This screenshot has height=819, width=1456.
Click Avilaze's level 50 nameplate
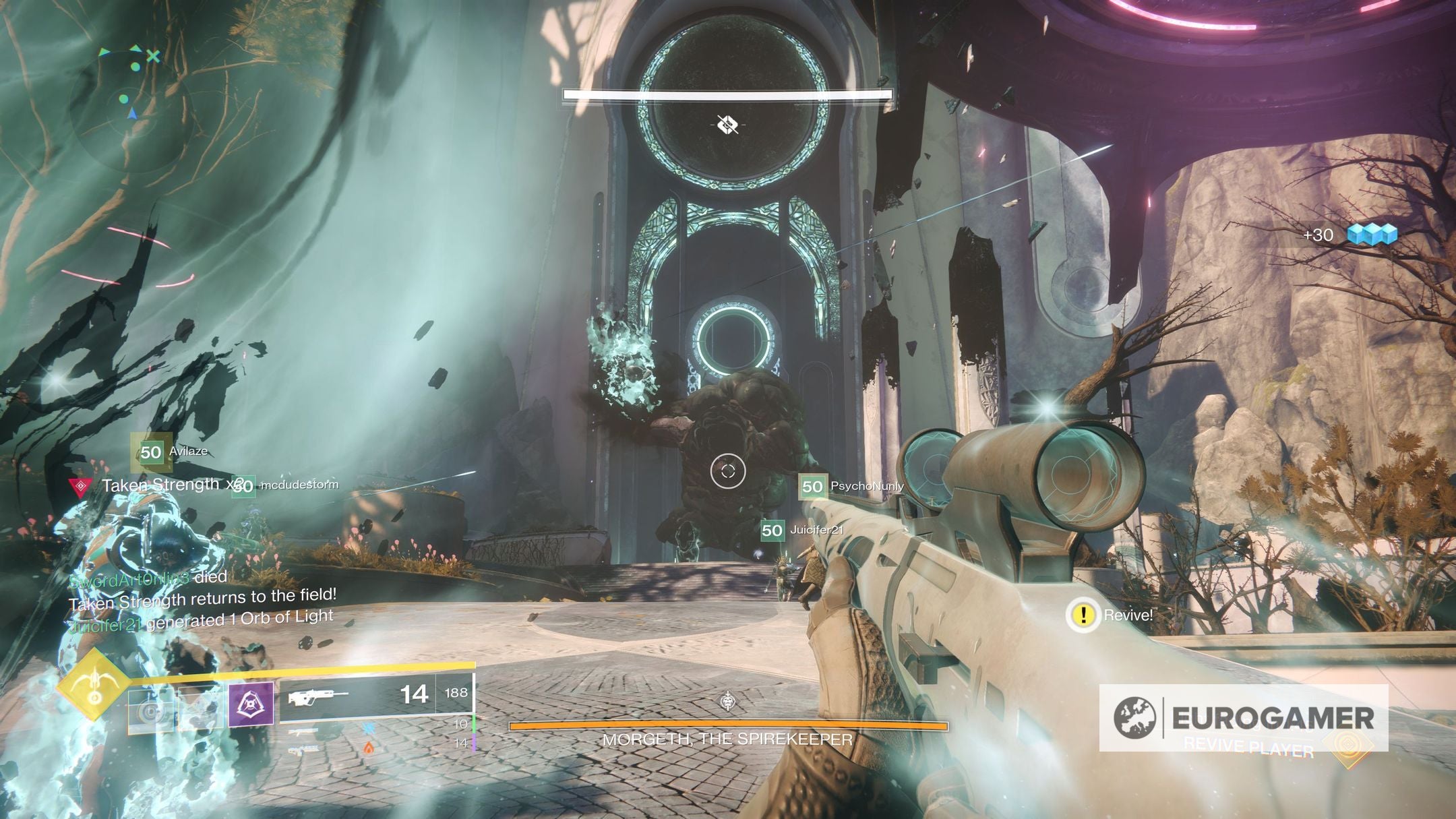tap(171, 452)
